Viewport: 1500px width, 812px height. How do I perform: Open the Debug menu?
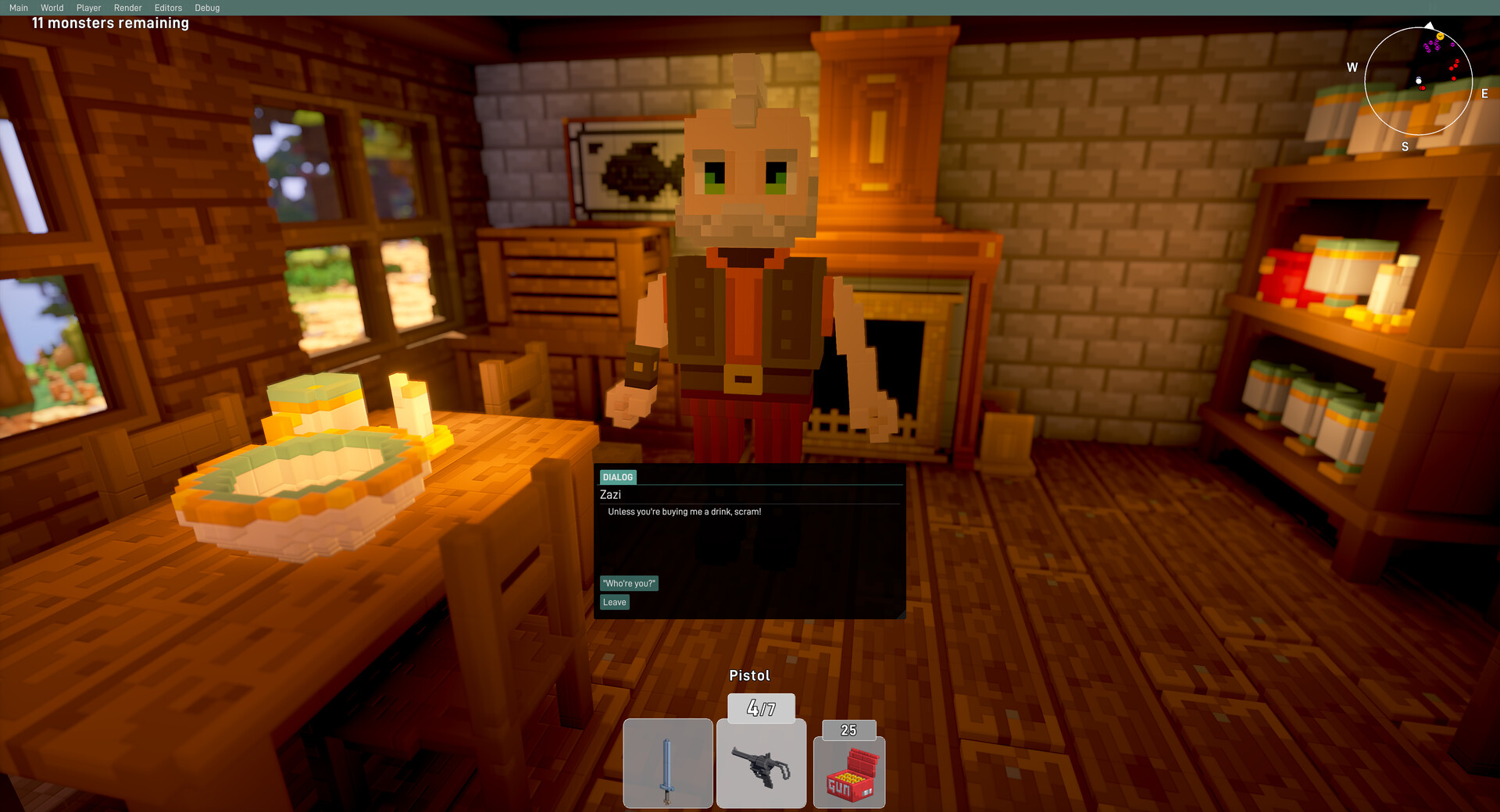(207, 7)
